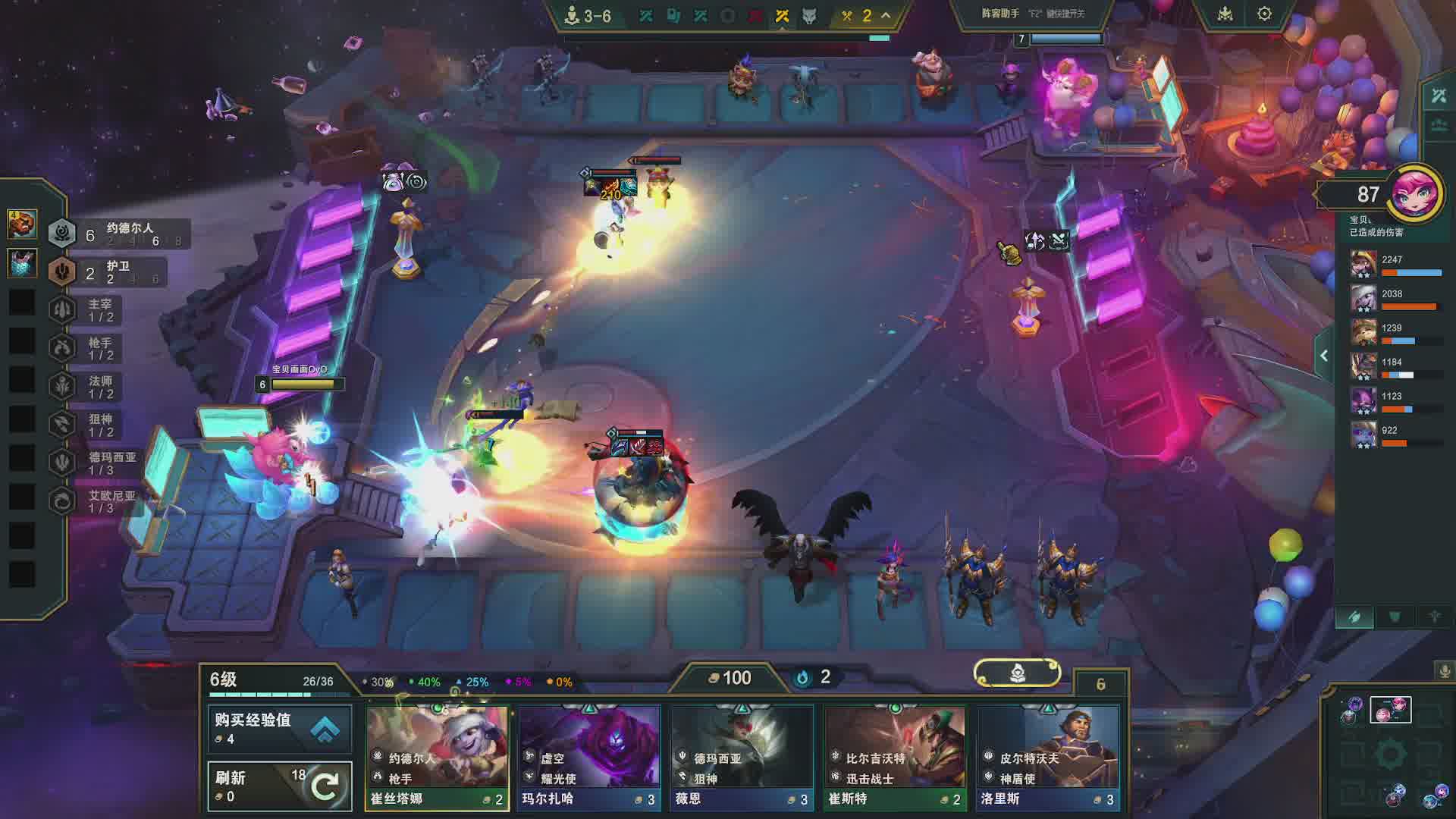Collapse the damage panel with the arrow
The height and width of the screenshot is (819, 1456).
pos(1324,356)
